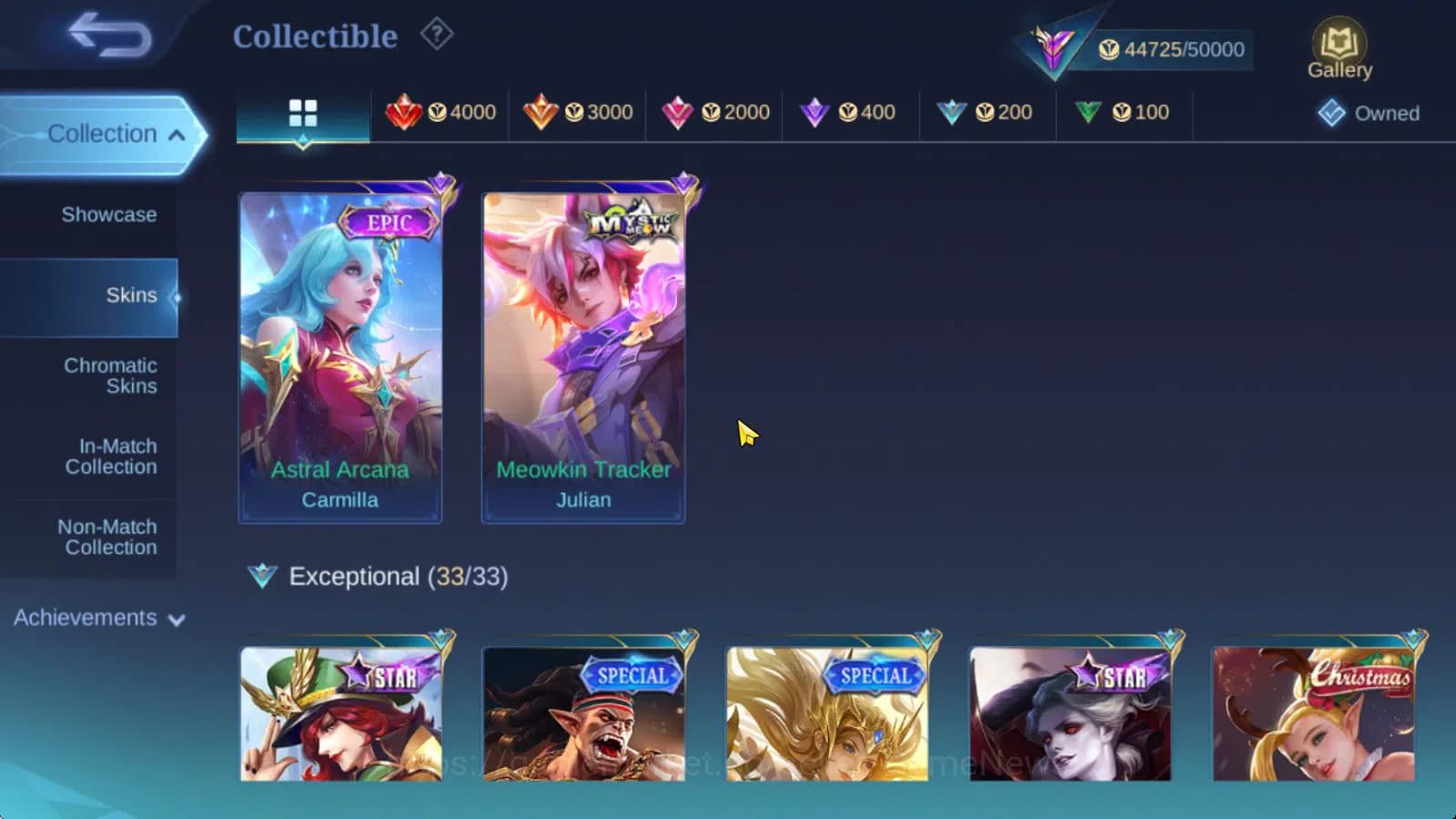Open the Gallery
The image size is (1456, 819).
[x=1340, y=45]
